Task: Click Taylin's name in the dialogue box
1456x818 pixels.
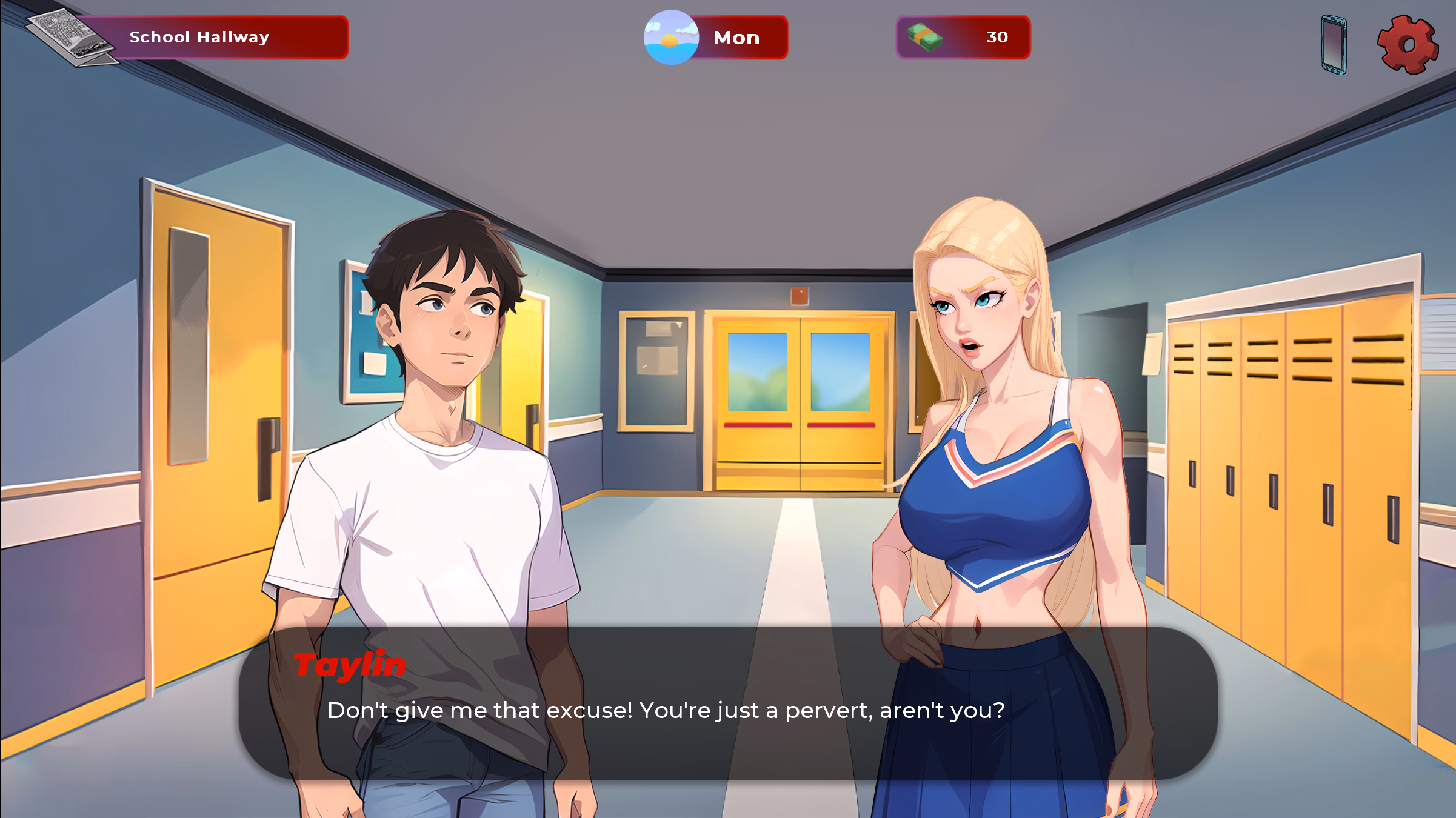Action: 350,665
